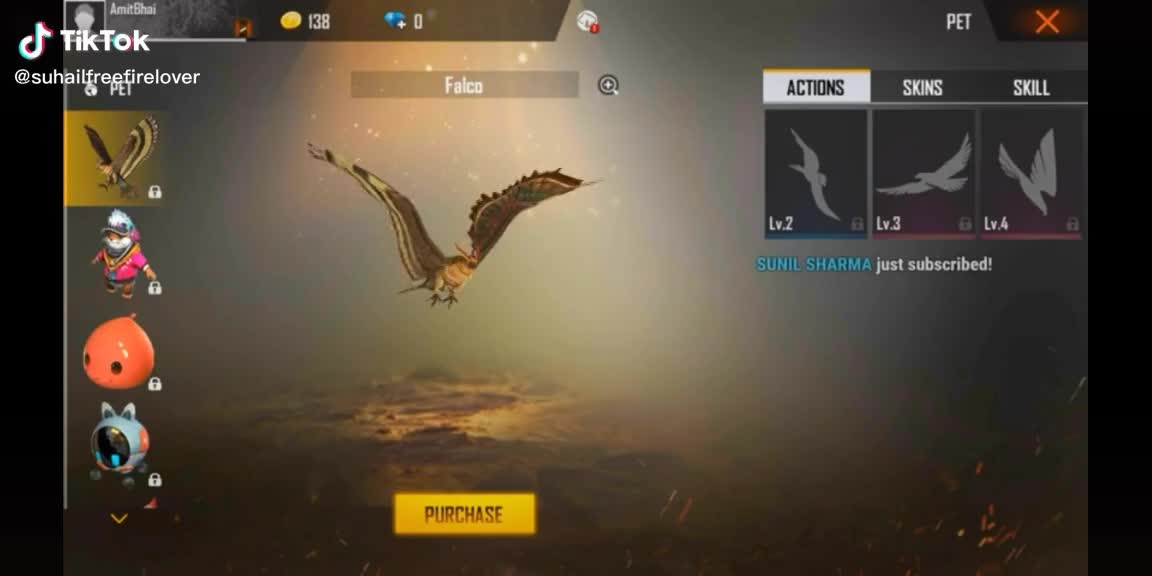1152x576 pixels.
Task: Choose the Falco eagle in pet list
Action: 116,157
